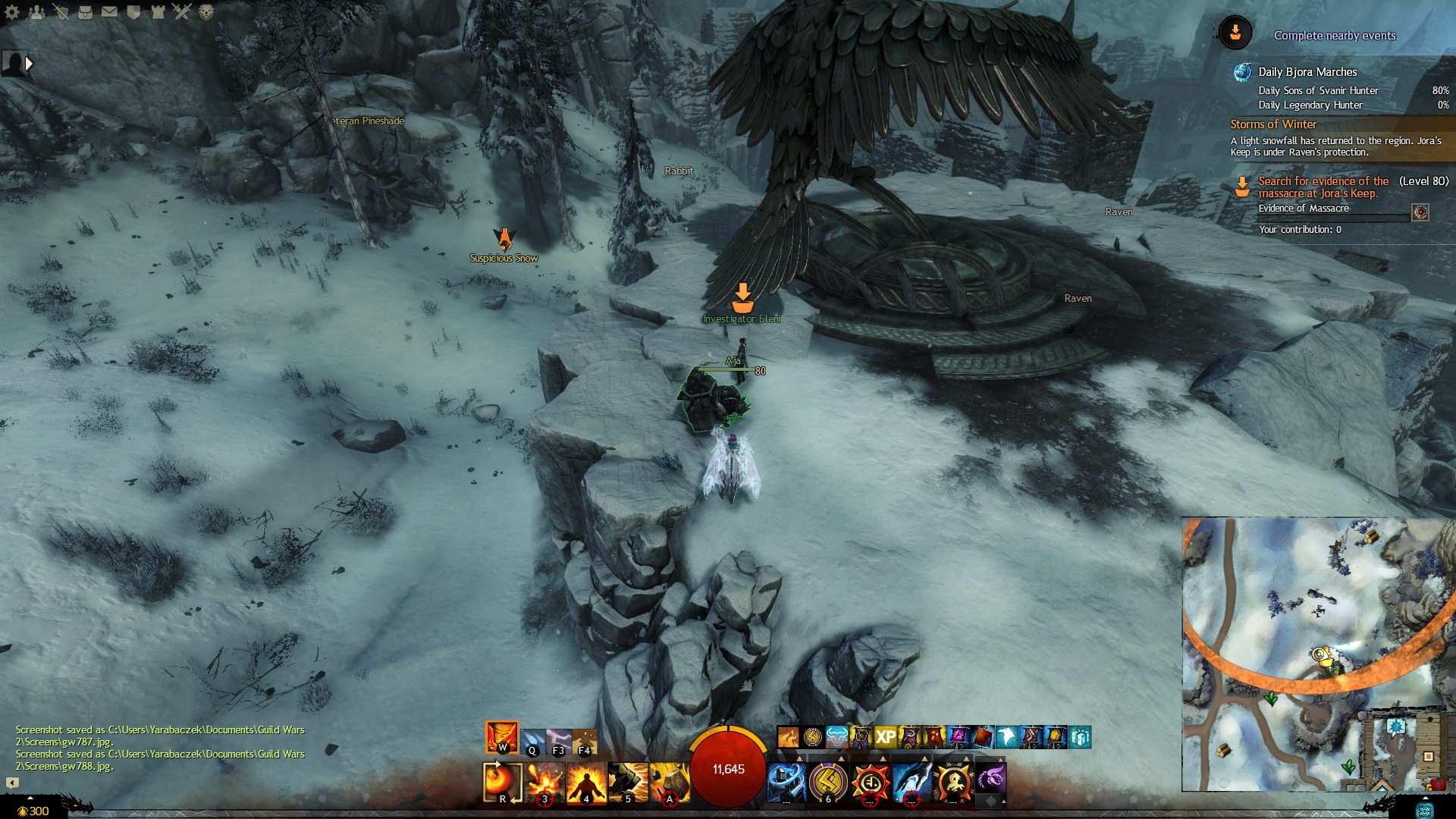Use the stone fist skill in slot 5
Screen dimensions: 1456x819
pos(628,782)
